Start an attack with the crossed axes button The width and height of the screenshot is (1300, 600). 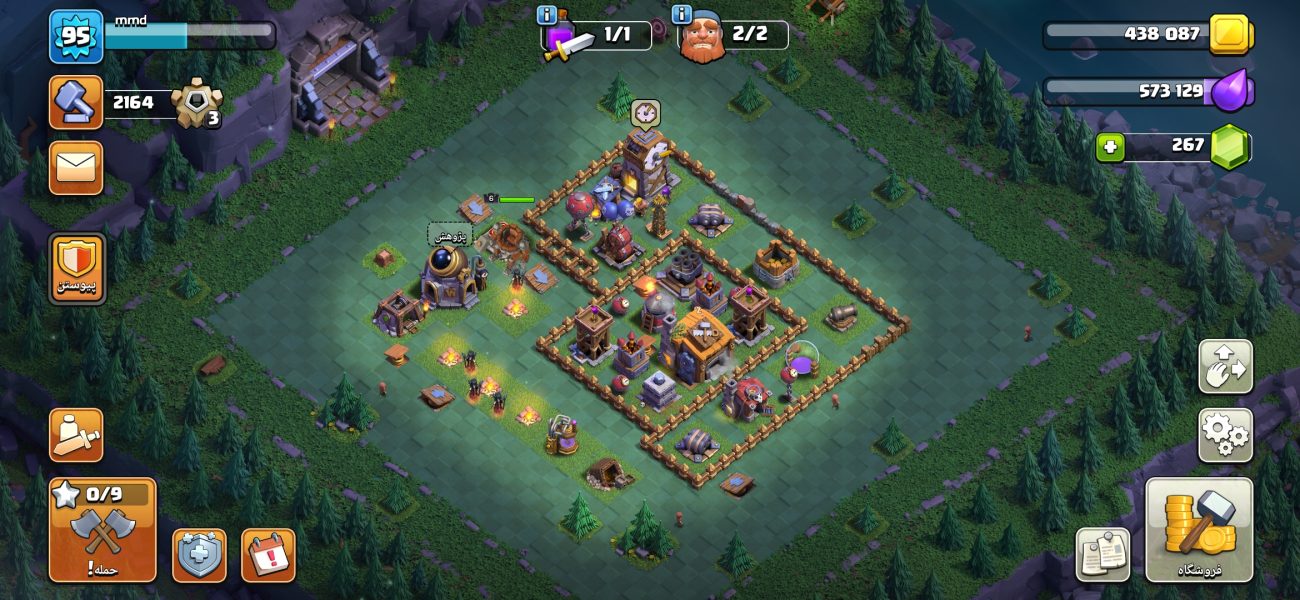[103, 530]
